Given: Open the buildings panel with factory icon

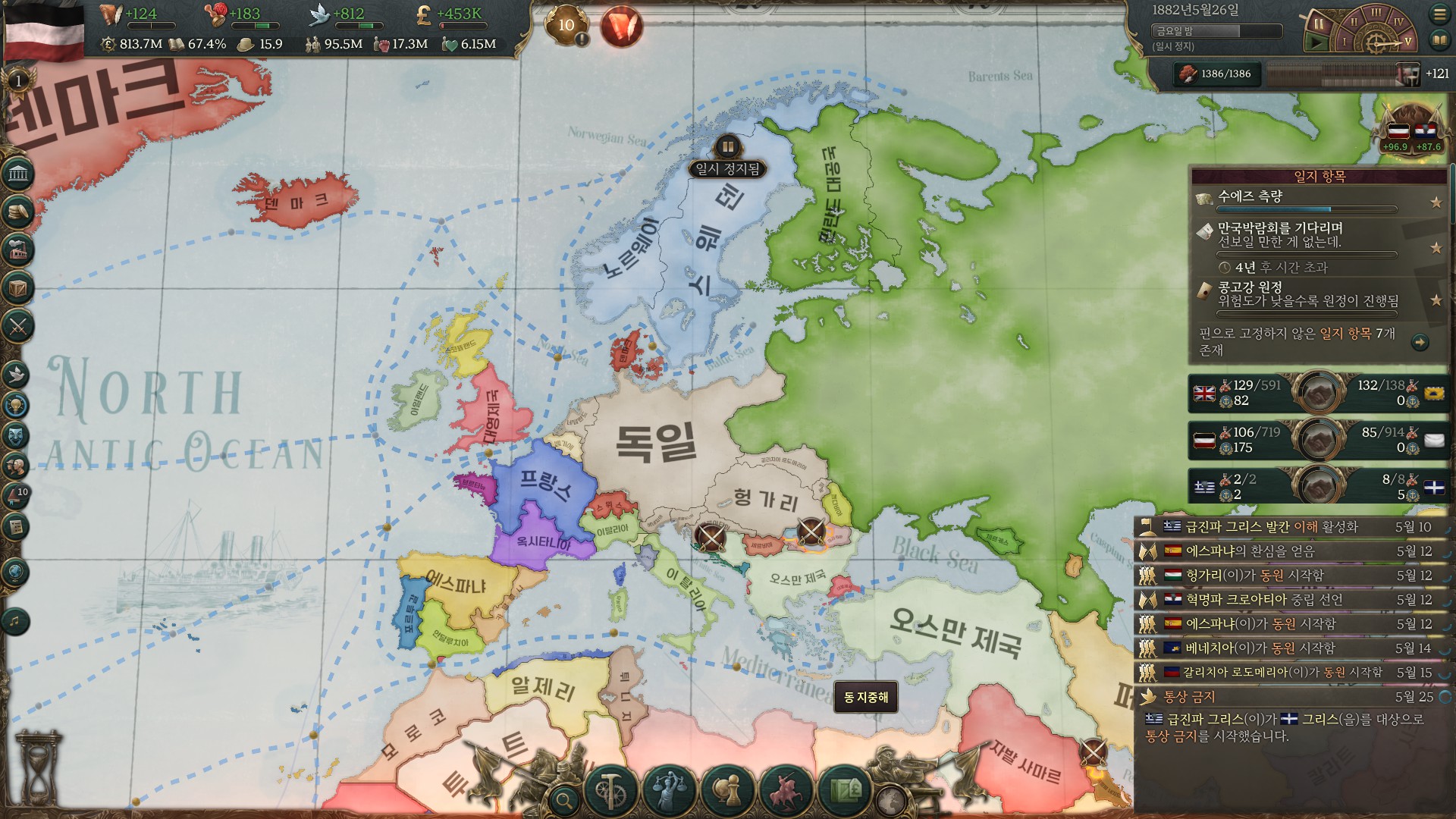Looking at the screenshot, I should tap(18, 249).
